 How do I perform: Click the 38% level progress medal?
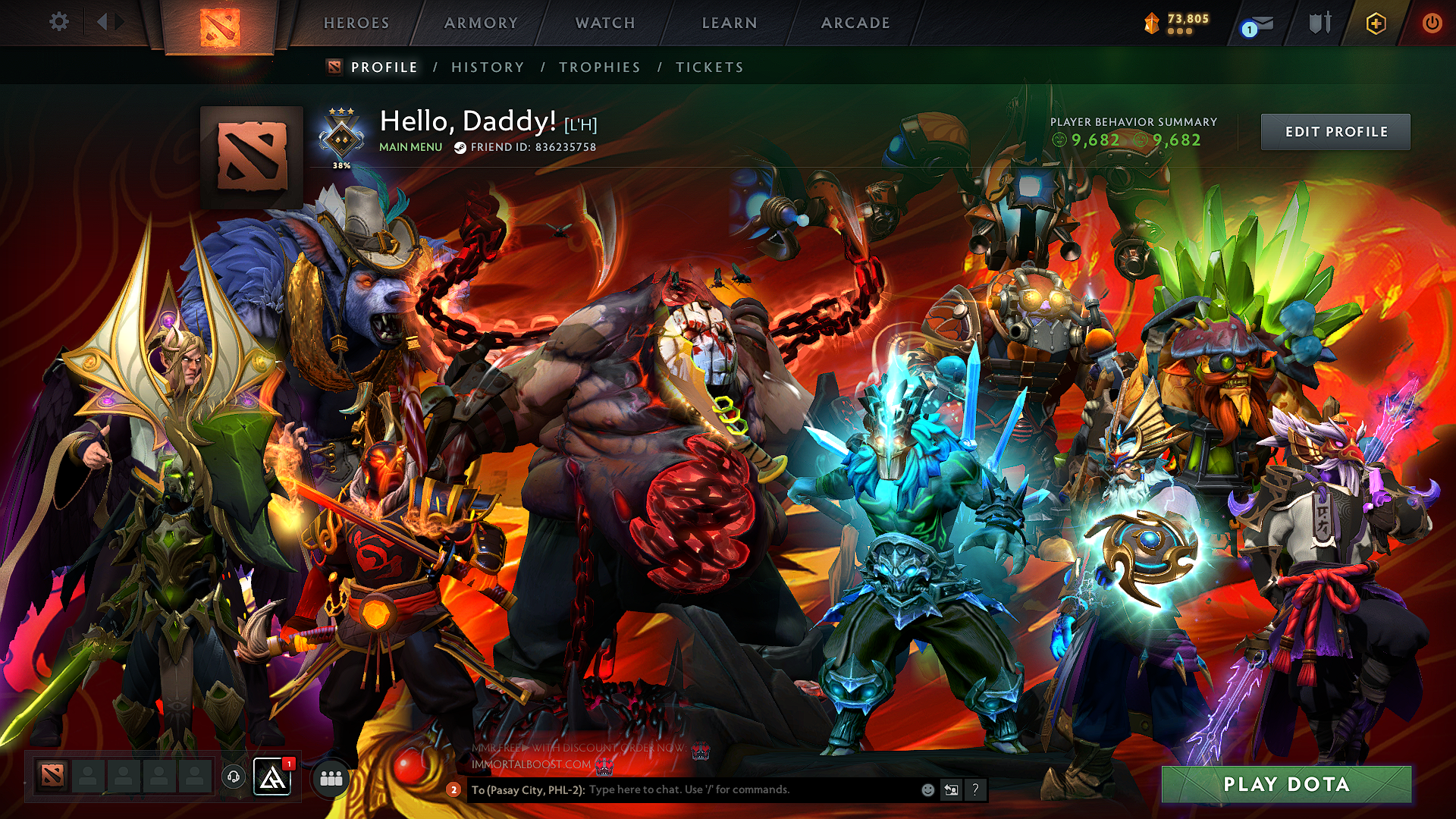(x=340, y=137)
